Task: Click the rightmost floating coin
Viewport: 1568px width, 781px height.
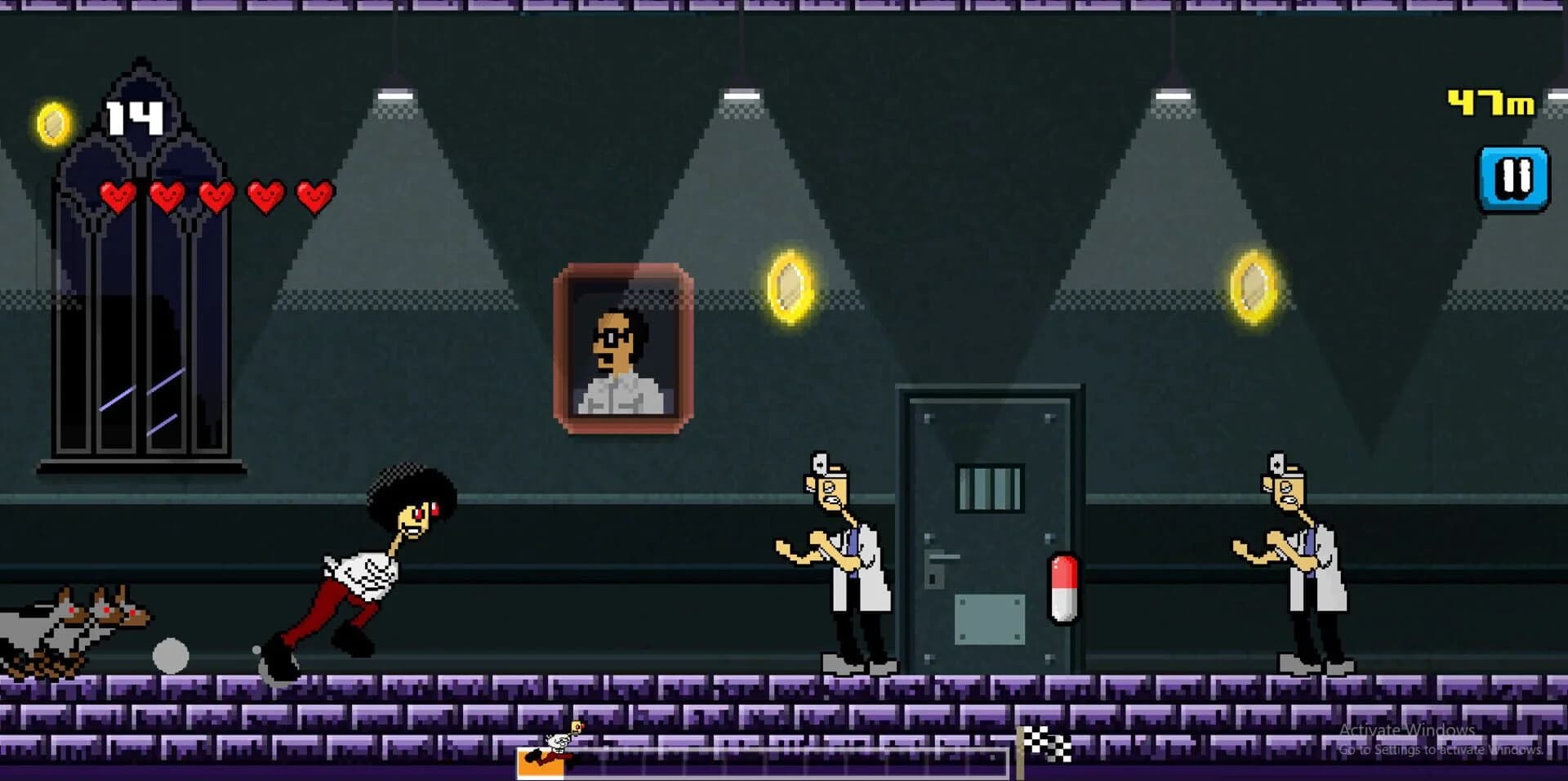Action: [x=1252, y=290]
